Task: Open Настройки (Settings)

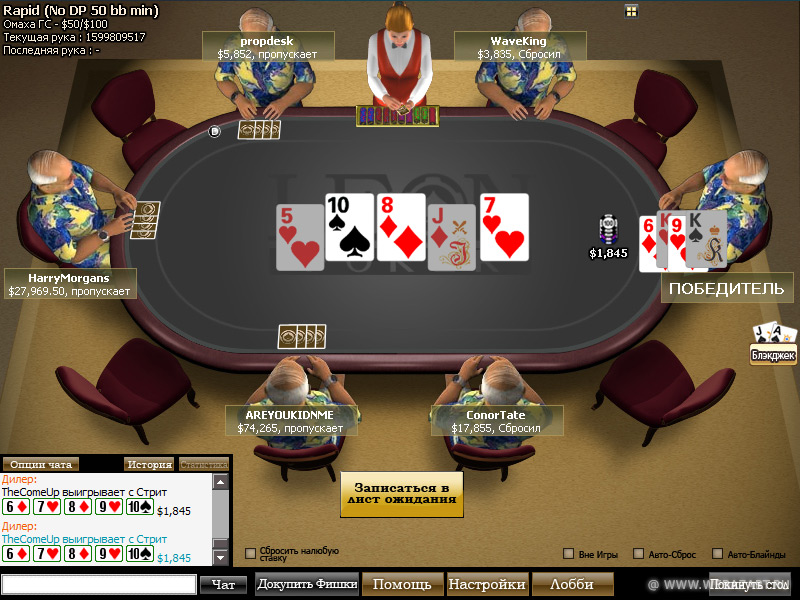Action: (x=486, y=584)
